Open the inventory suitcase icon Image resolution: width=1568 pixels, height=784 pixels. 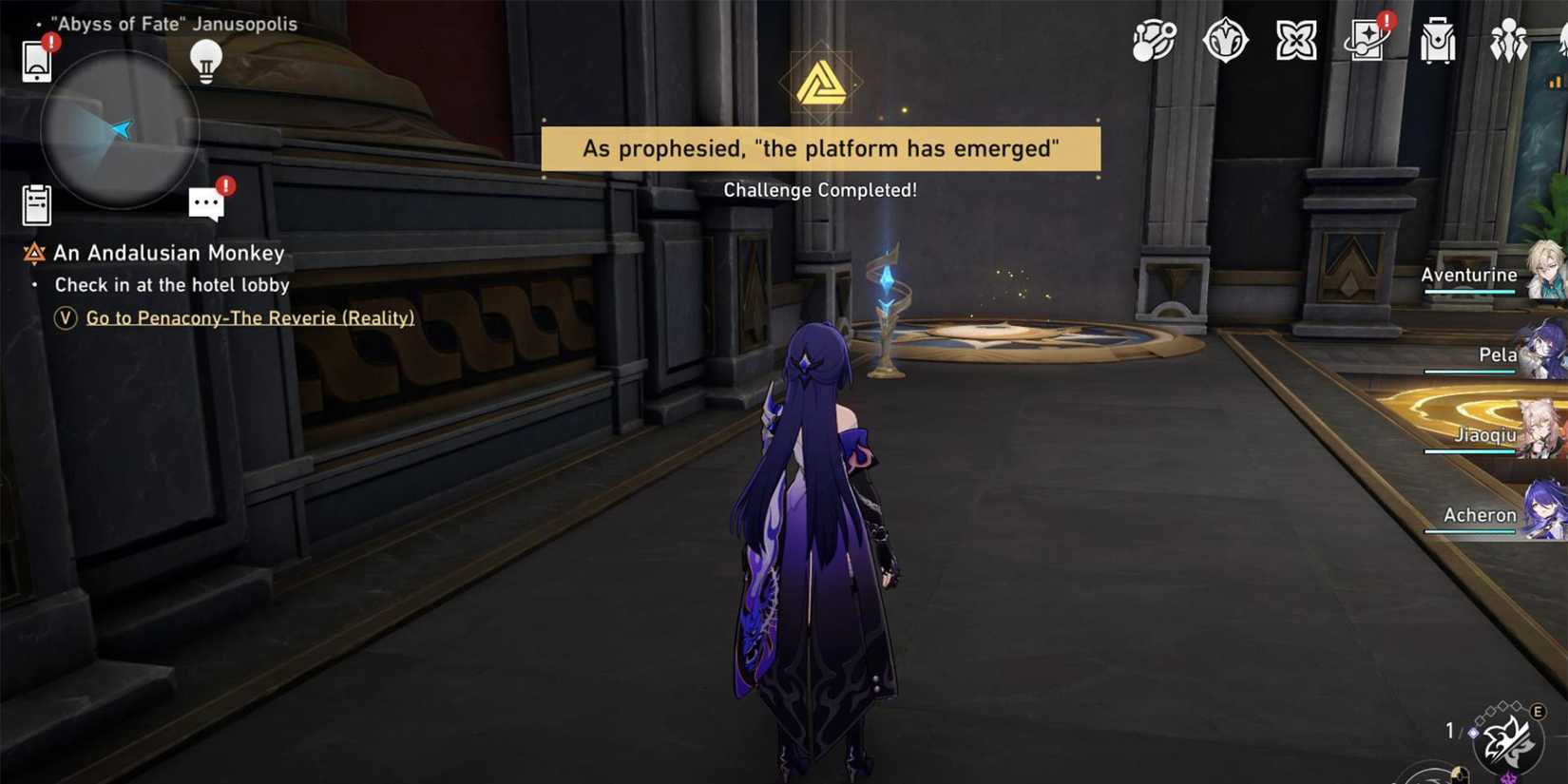1437,40
